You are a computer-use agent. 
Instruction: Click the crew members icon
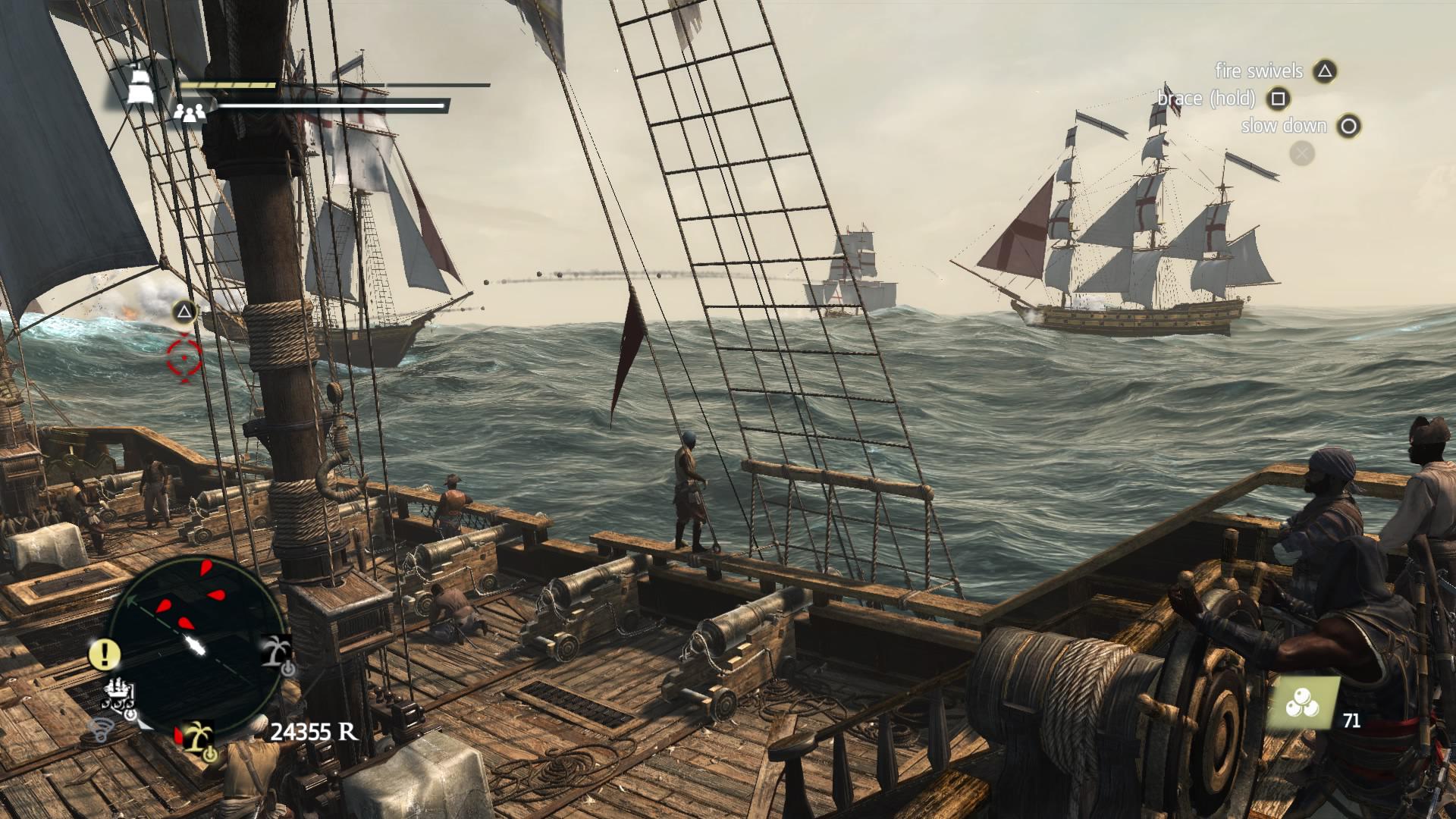pos(190,113)
